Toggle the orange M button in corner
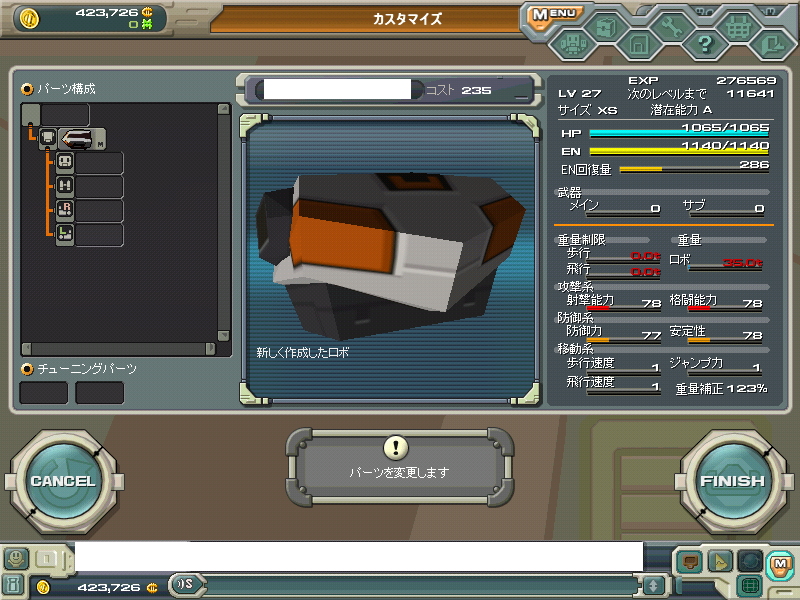Viewport: 800px width, 600px height. tap(780, 563)
